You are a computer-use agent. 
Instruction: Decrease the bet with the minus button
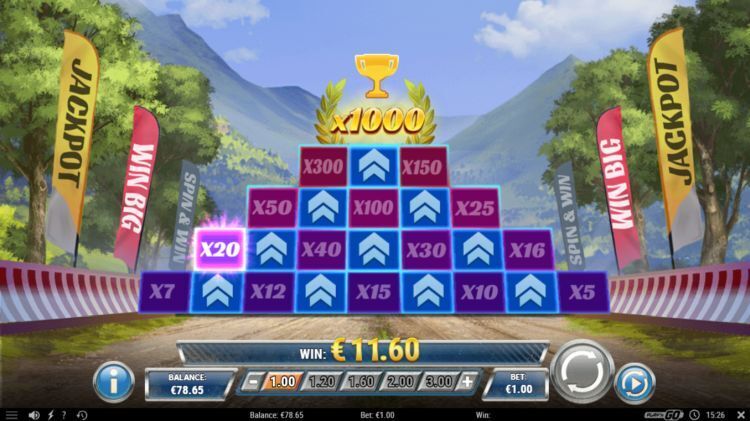coord(254,382)
